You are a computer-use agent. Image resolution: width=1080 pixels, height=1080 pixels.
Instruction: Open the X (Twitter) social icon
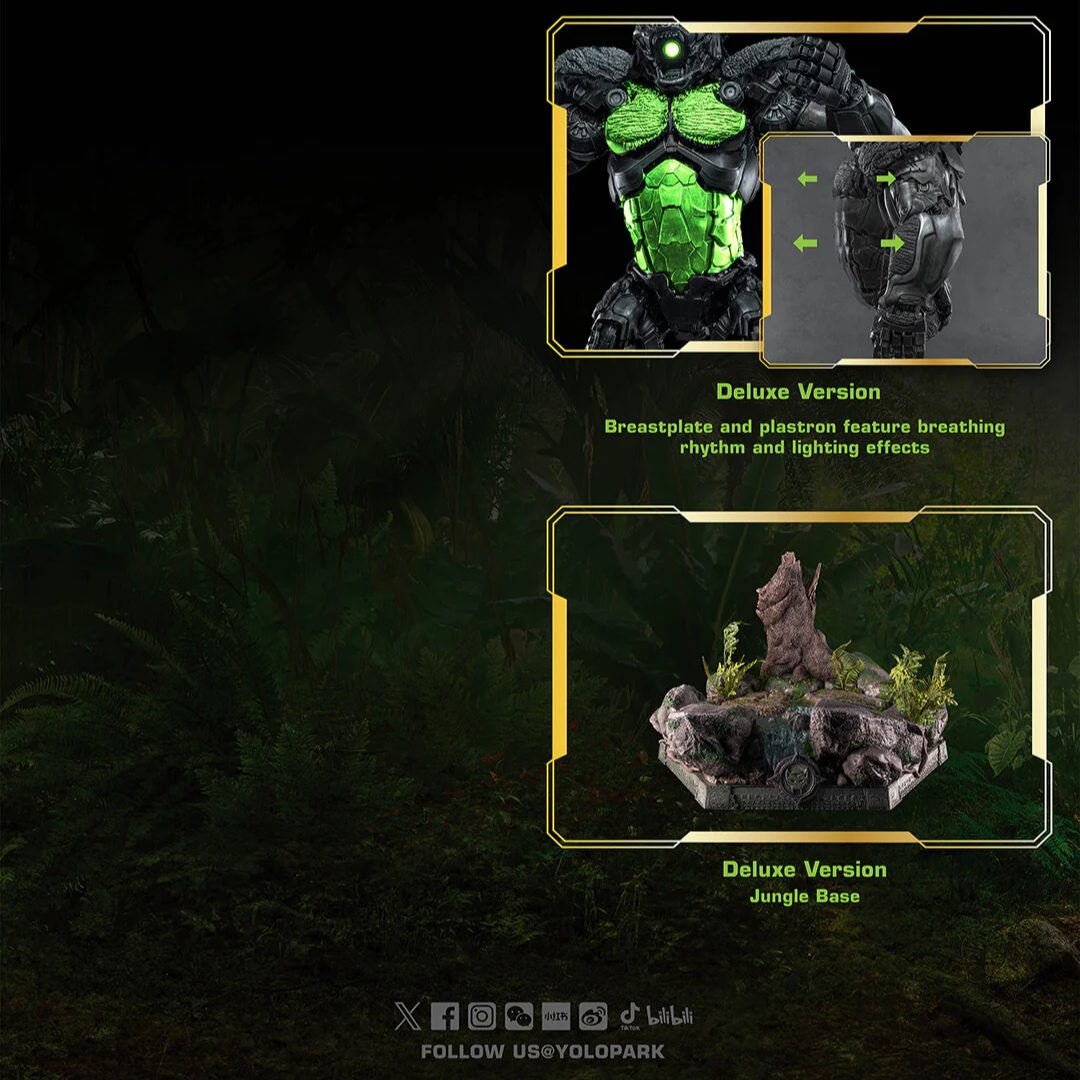tap(407, 1017)
